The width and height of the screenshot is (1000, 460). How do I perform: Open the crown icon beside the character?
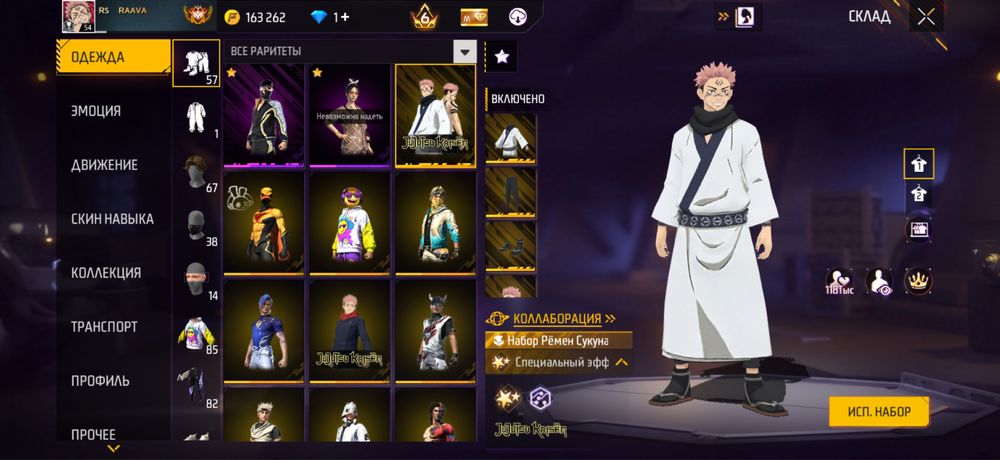tap(918, 281)
